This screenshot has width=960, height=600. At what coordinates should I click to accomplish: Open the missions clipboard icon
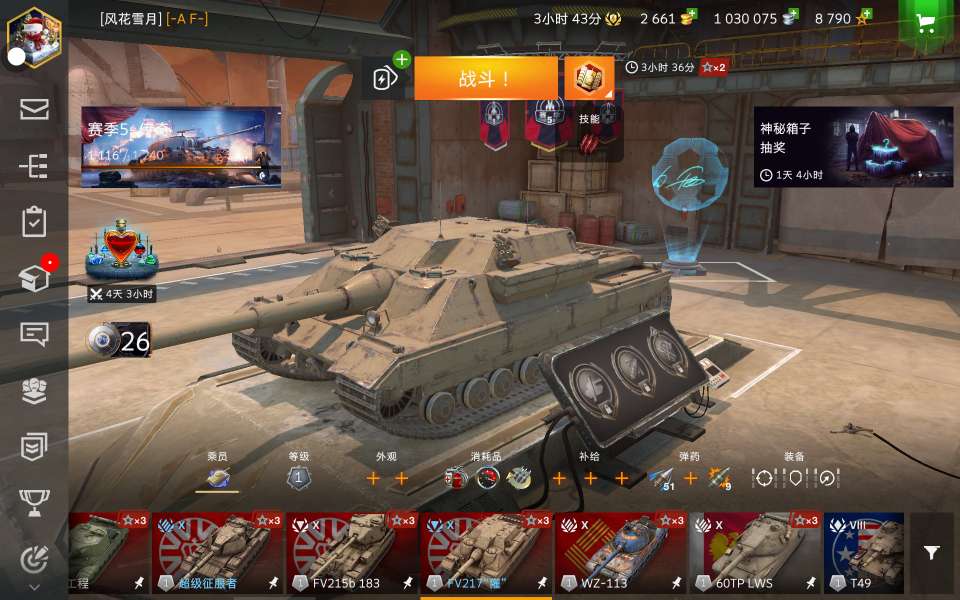pyautogui.click(x=34, y=221)
